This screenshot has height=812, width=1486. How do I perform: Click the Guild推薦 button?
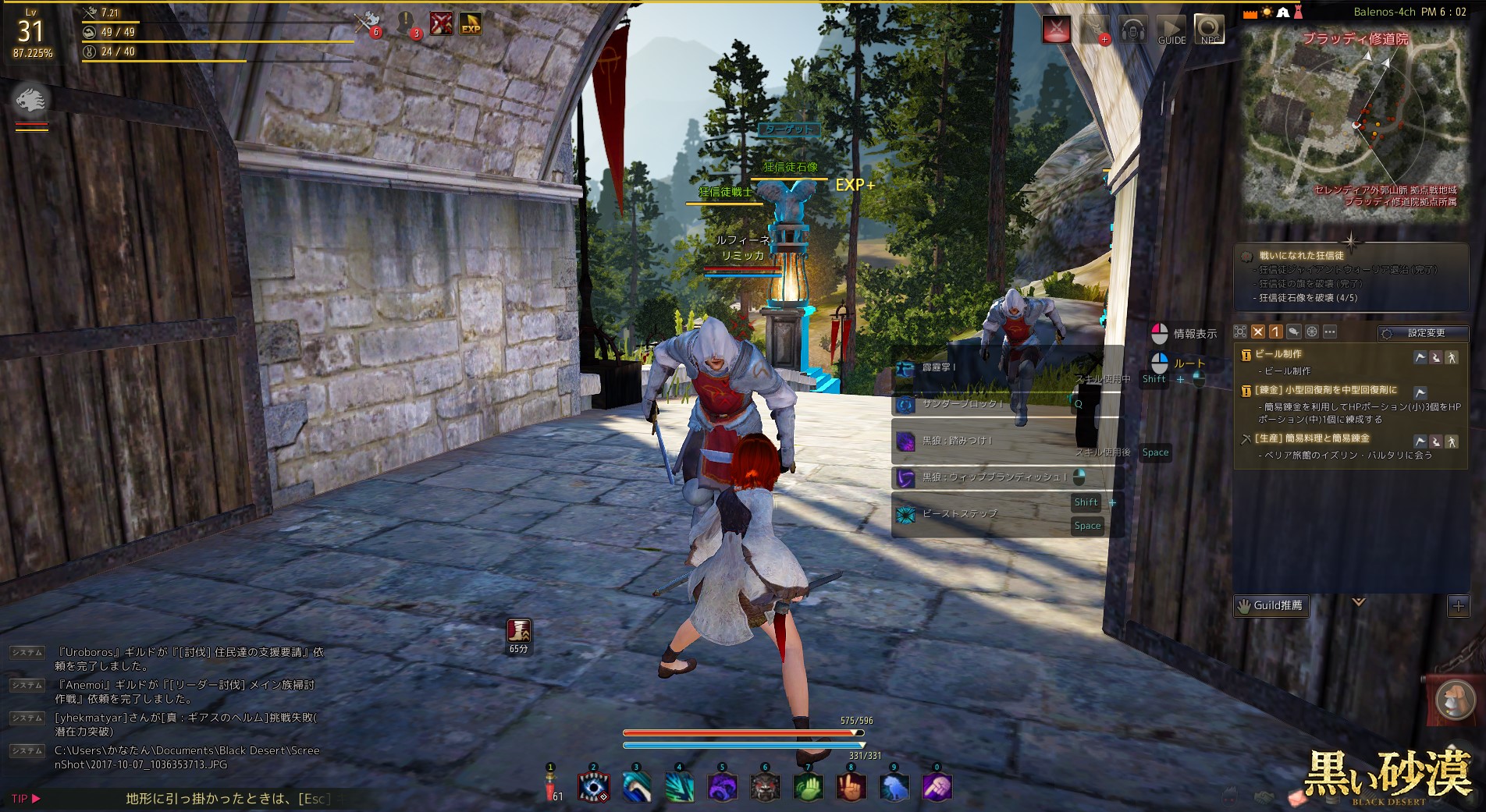tap(1270, 605)
